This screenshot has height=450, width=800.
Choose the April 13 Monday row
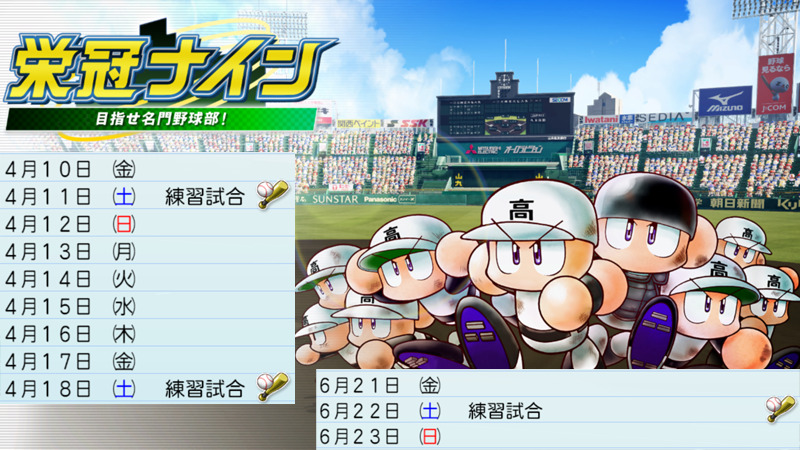(x=147, y=250)
